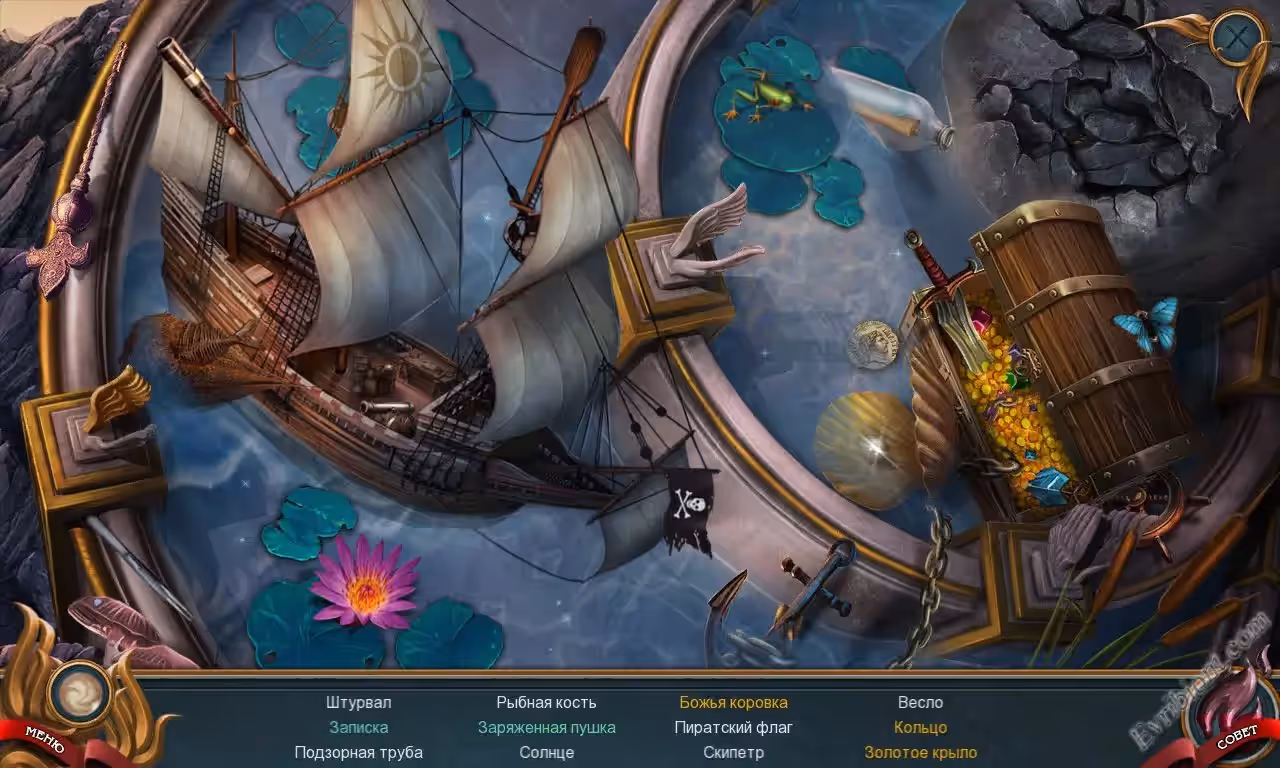
Task: Choose 'Подзорная труба' in the list
Action: 358,752
